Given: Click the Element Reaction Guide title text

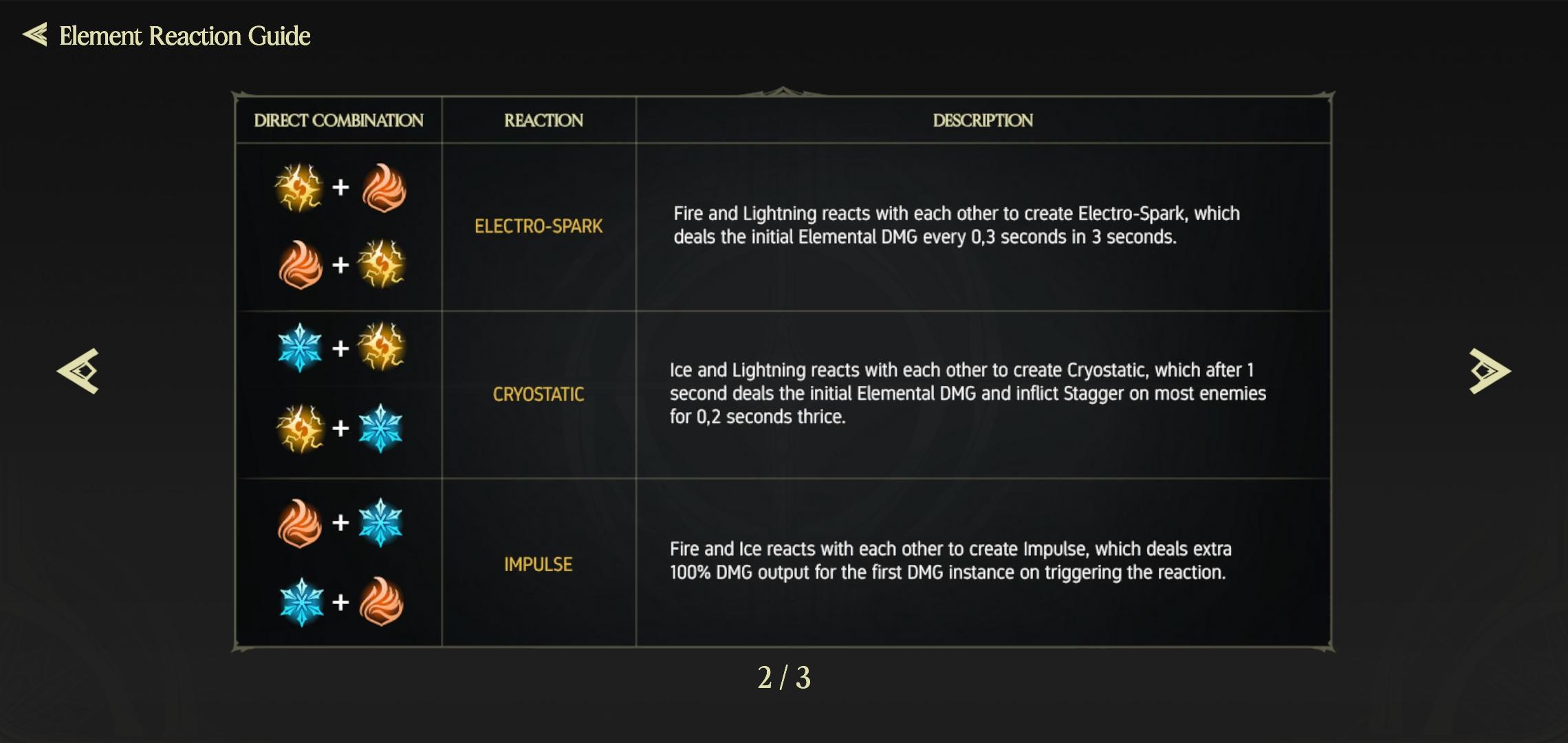Looking at the screenshot, I should pos(184,36).
